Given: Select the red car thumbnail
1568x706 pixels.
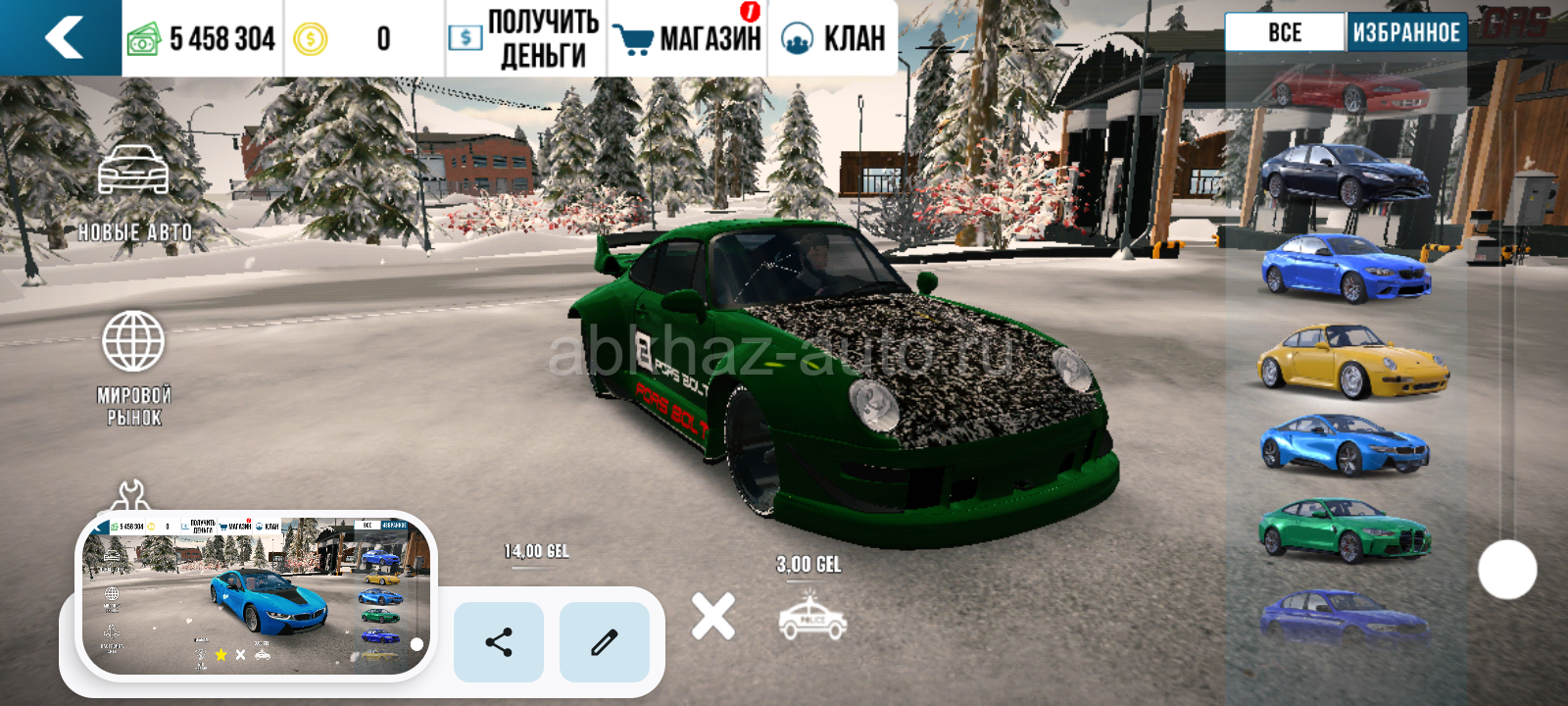Looking at the screenshot, I should tap(1347, 90).
